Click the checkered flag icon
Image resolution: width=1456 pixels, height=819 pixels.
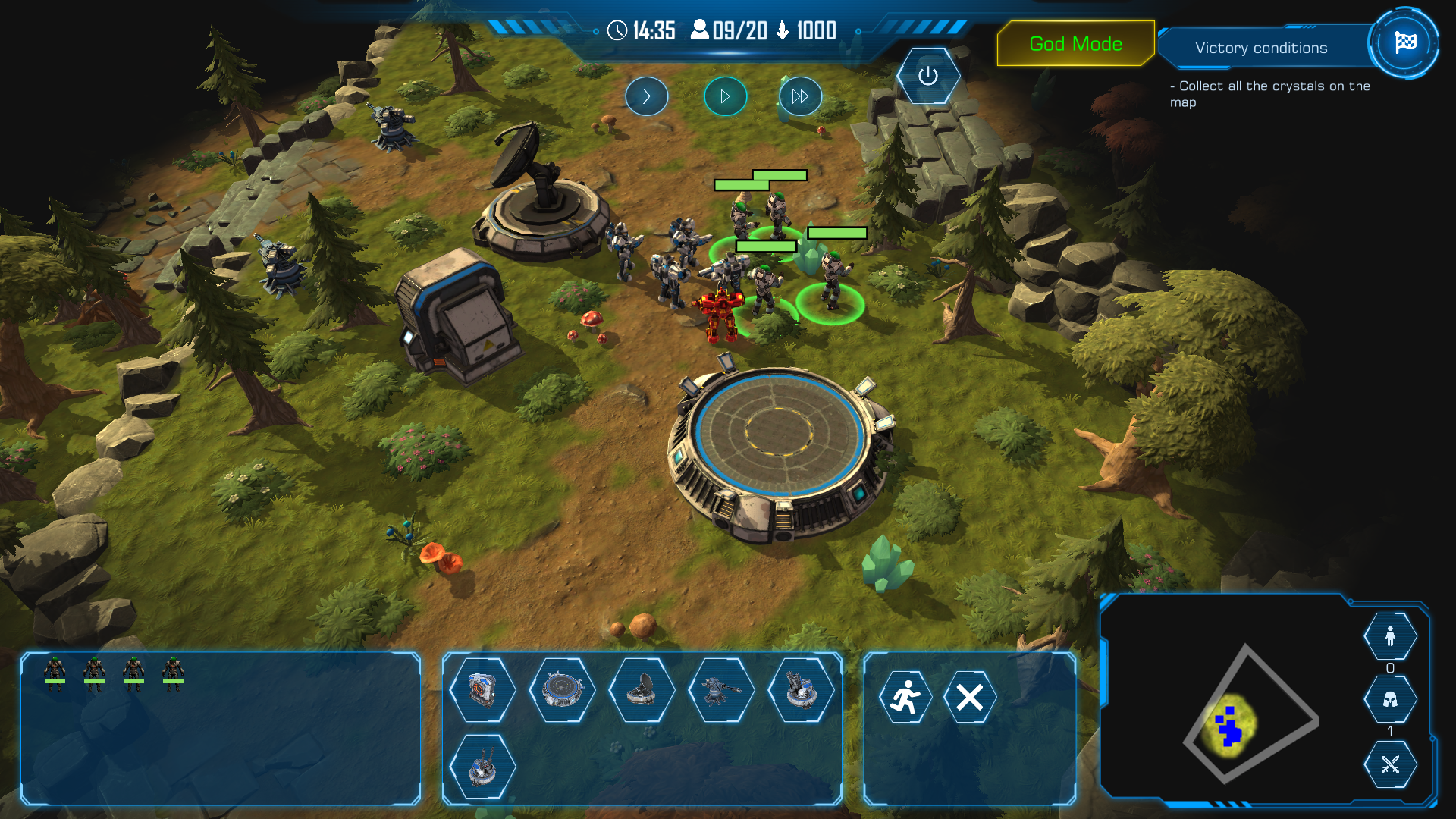[x=1404, y=43]
